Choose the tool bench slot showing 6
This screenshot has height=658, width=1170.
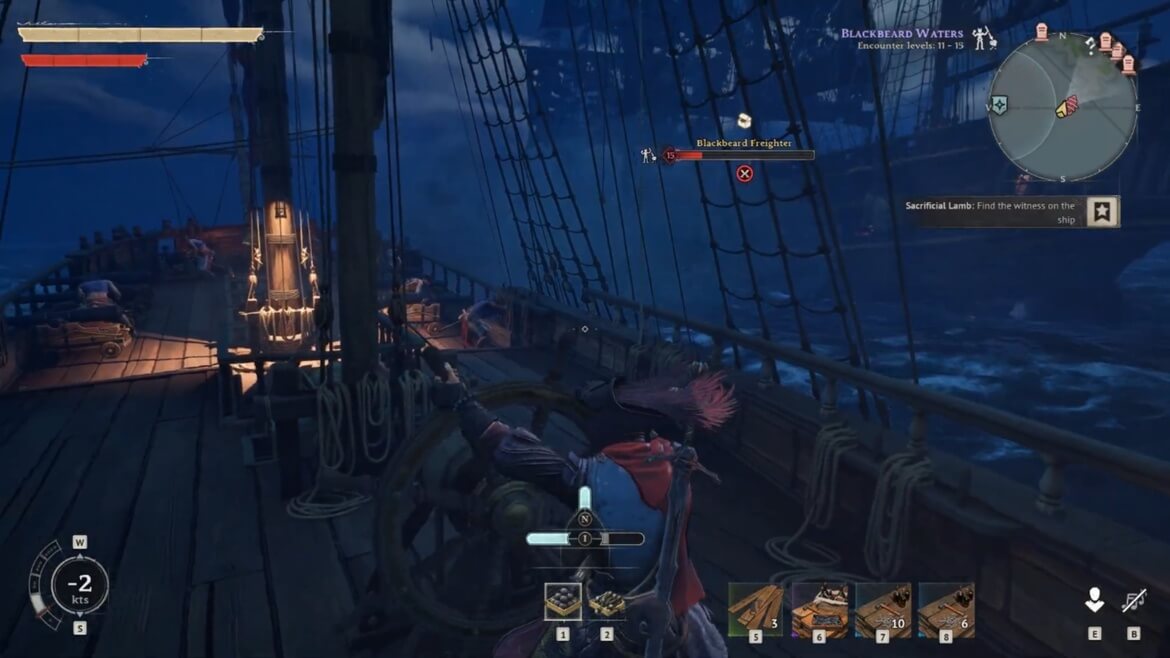[x=946, y=609]
